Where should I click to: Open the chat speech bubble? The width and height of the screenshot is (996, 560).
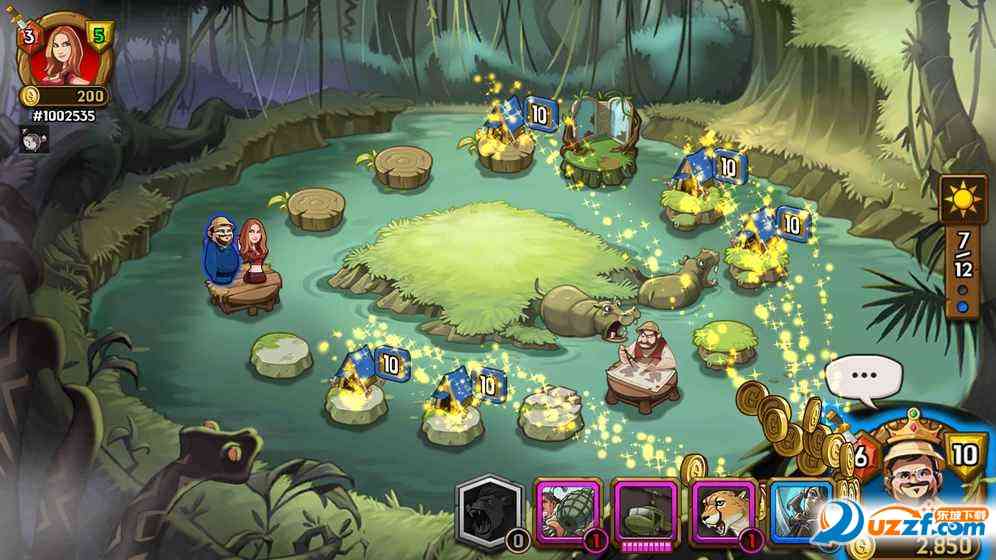(864, 378)
